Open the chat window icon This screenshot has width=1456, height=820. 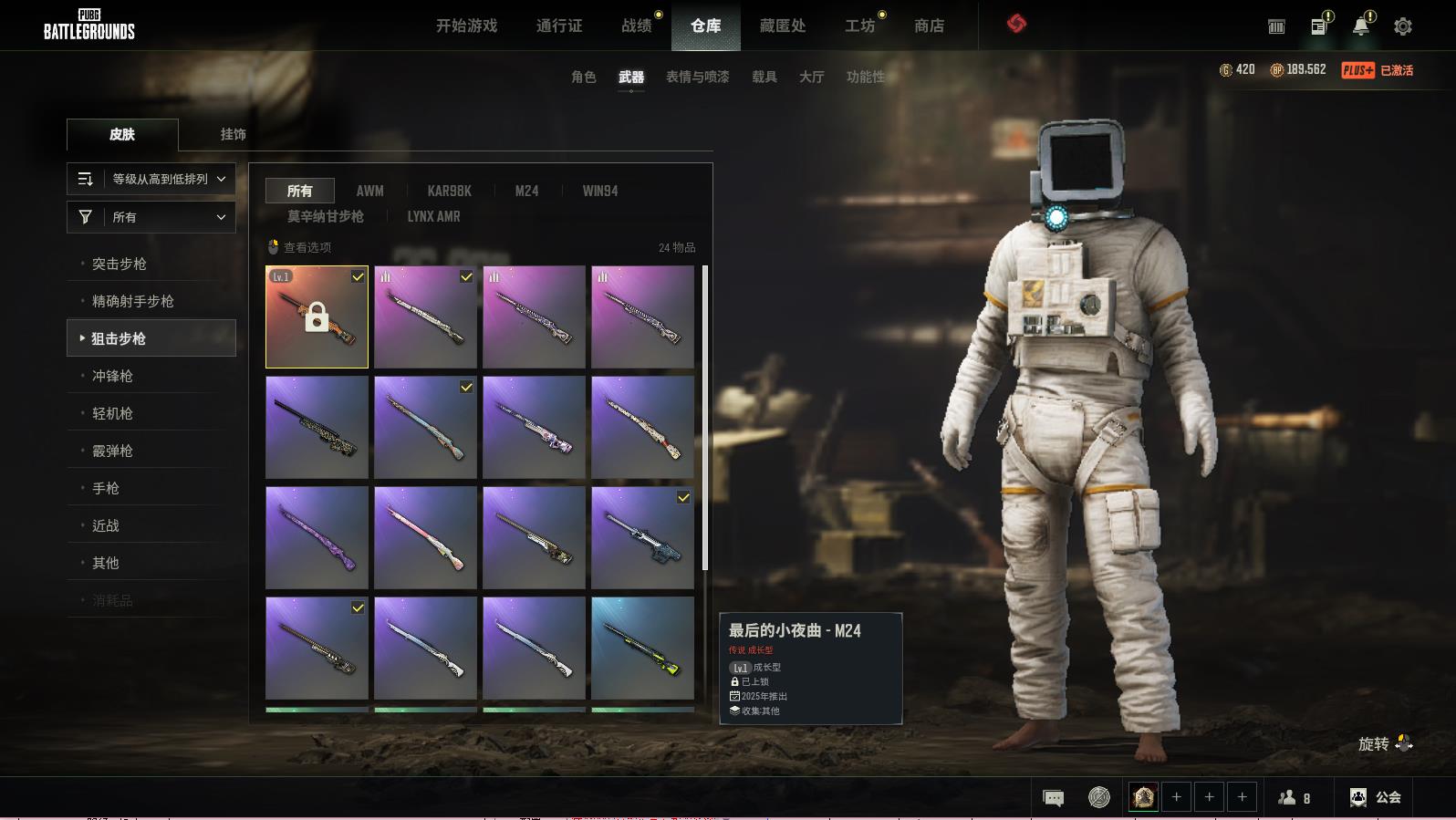[1053, 798]
